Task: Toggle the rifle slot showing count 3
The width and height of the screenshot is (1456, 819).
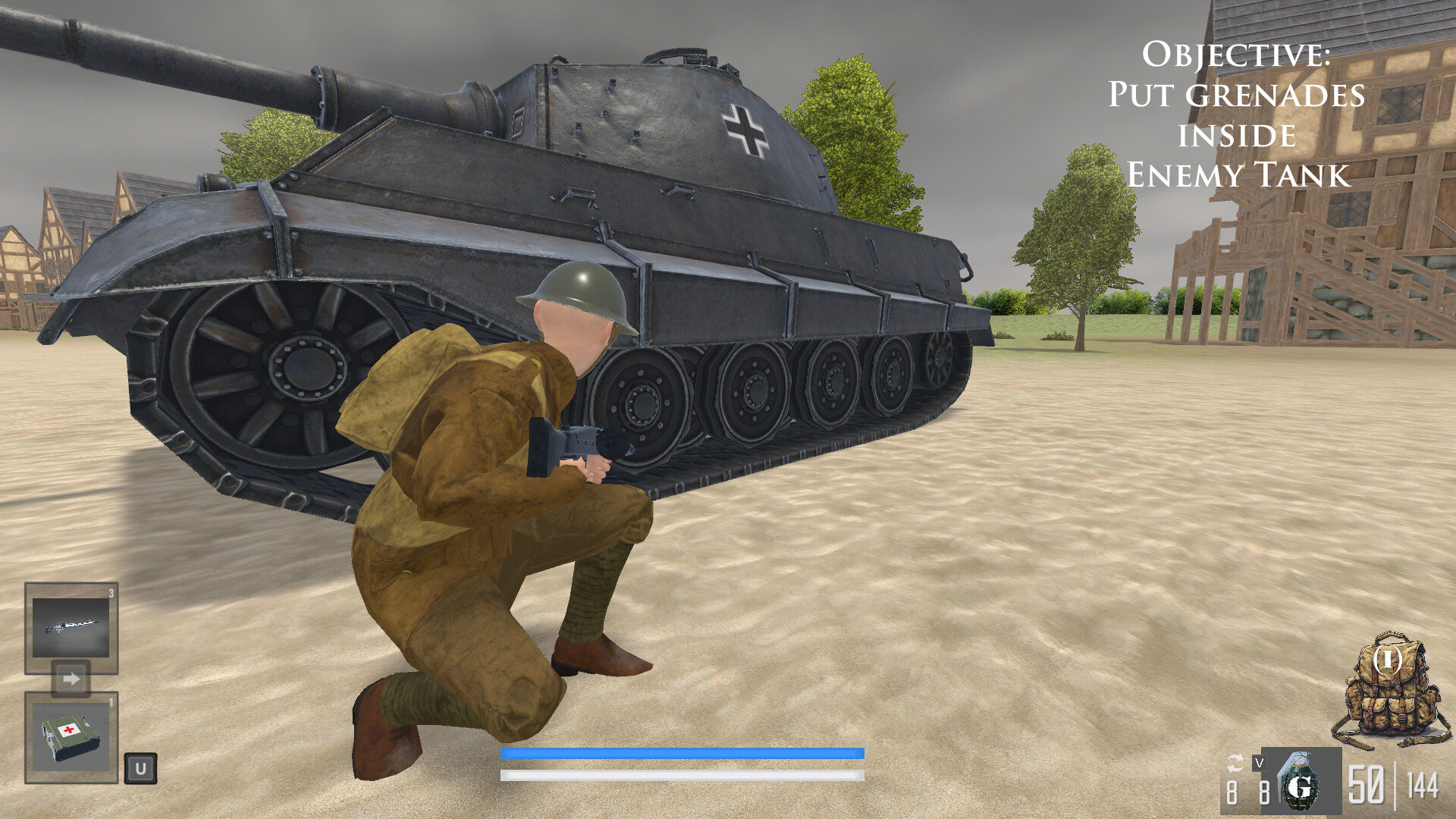Action: (x=70, y=629)
